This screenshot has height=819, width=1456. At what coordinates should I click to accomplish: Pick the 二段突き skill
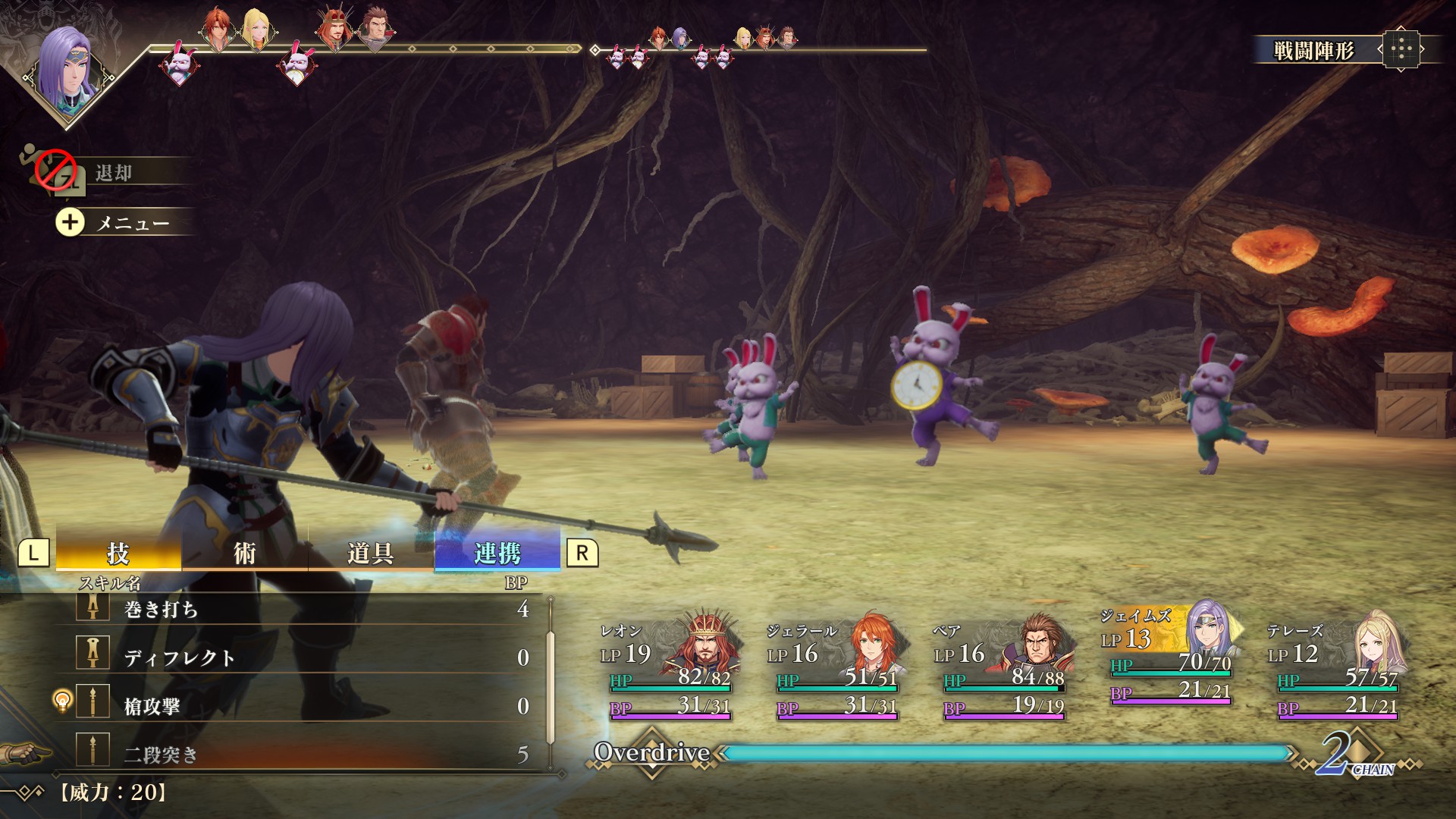(303, 754)
